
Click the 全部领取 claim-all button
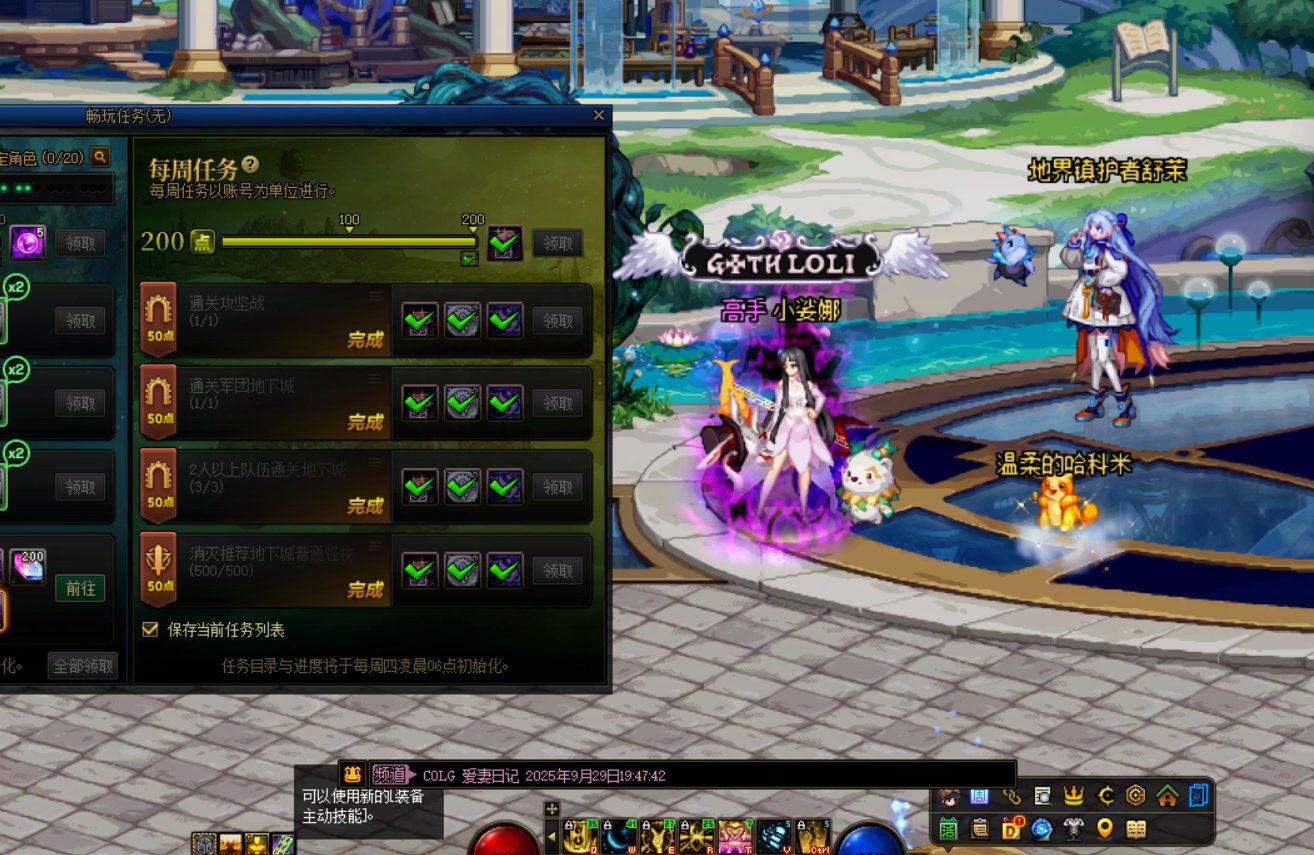click(x=83, y=666)
